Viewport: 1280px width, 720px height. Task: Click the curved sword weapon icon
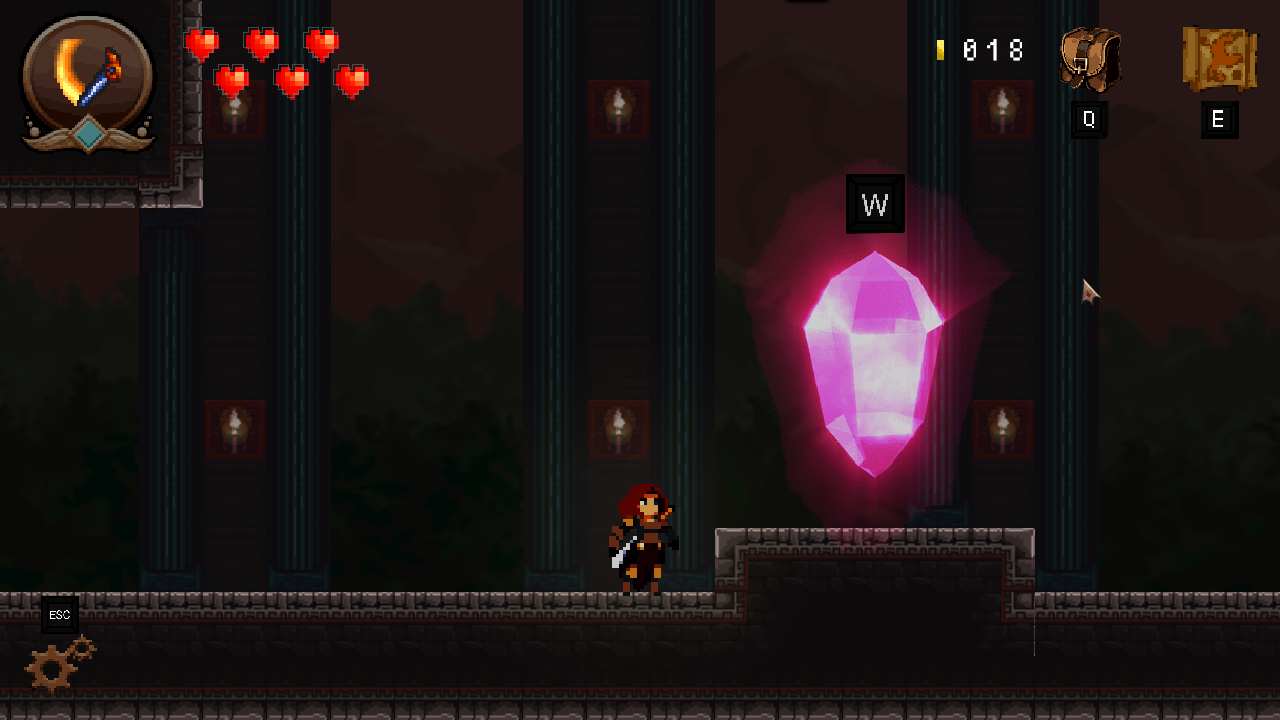point(85,75)
